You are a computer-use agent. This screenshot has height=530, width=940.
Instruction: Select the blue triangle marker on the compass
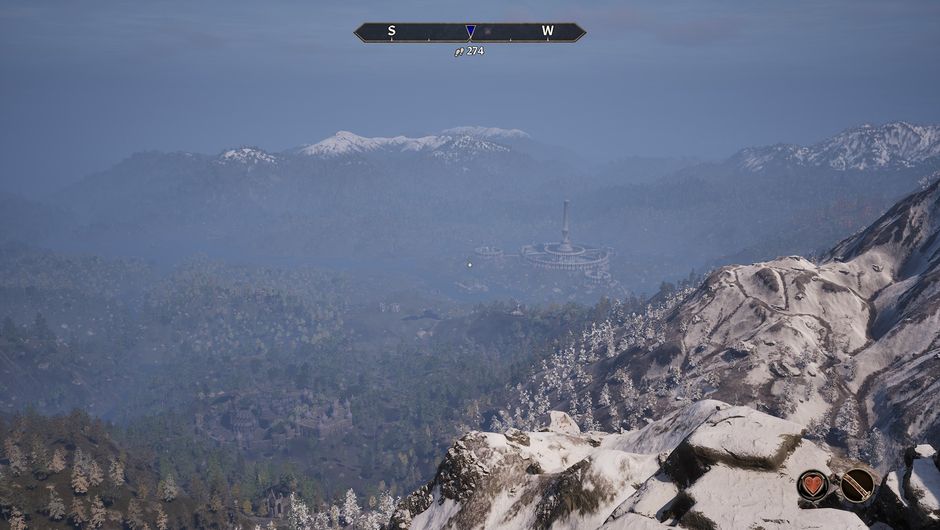coord(470,32)
